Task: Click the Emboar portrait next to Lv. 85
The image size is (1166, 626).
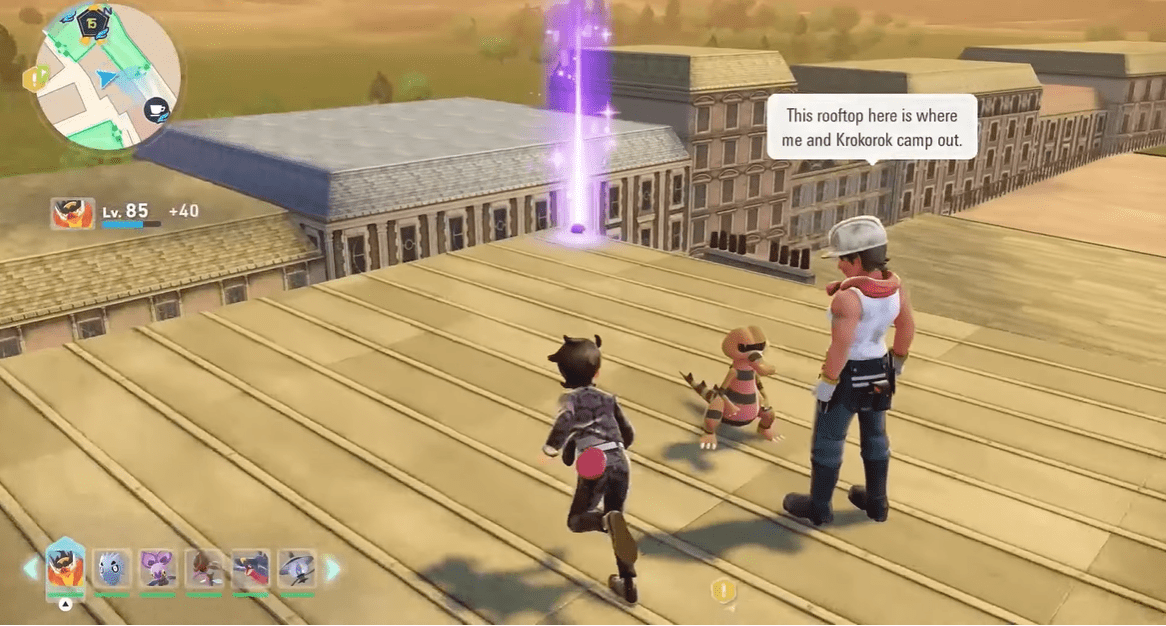Action: click(72, 213)
